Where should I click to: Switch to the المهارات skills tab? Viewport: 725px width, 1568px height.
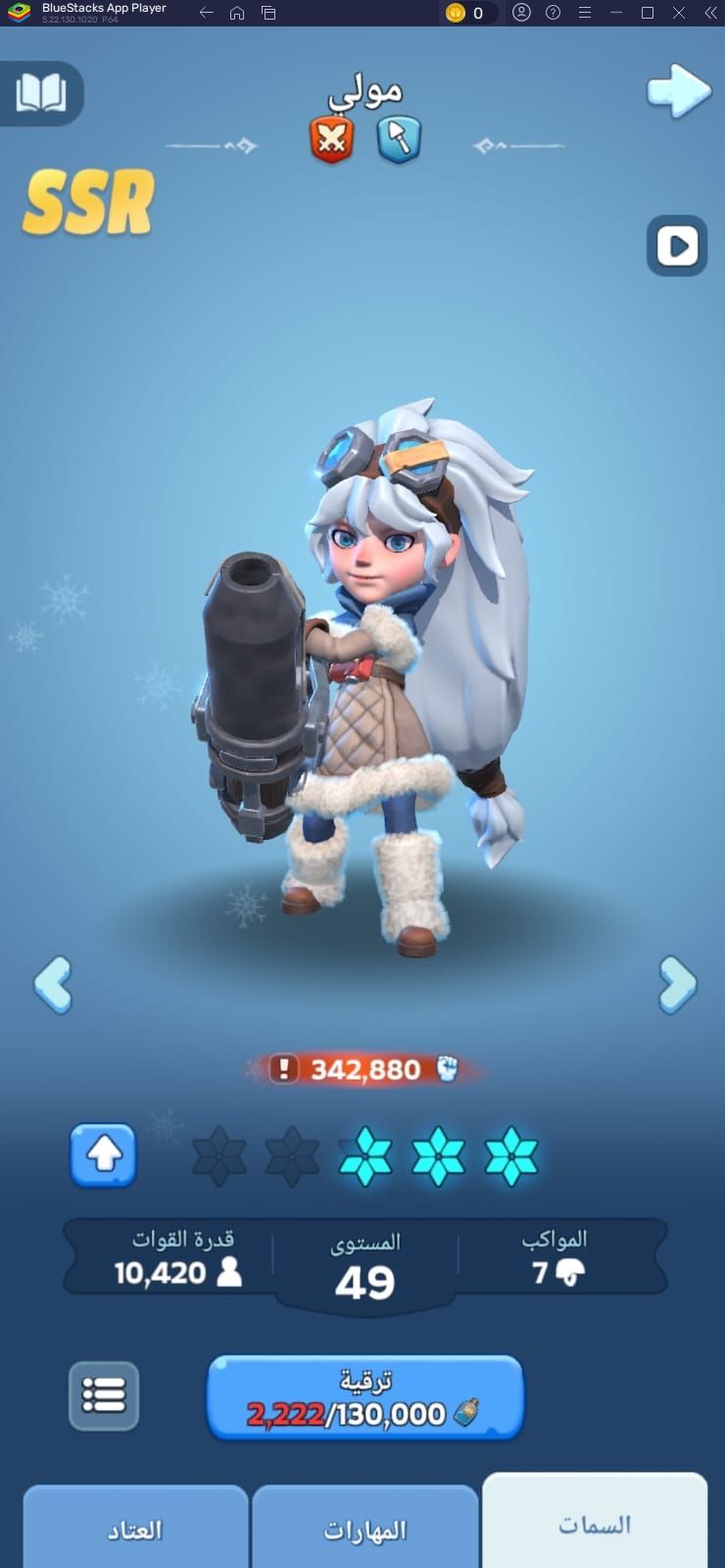click(x=364, y=1529)
